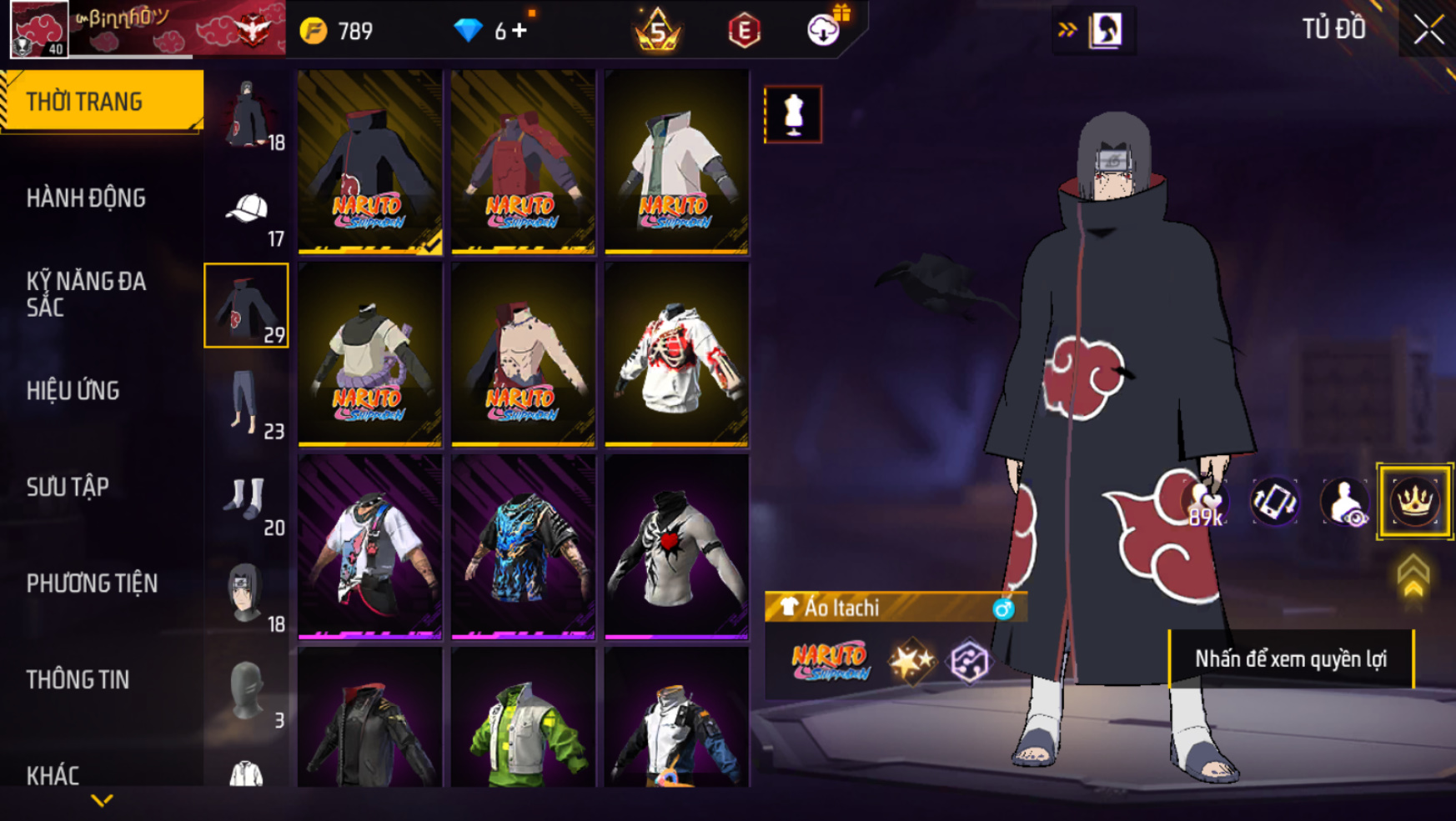Tap the Nhấn để xem quyền lợi button
The height and width of the screenshot is (821, 1456).
point(1290,658)
